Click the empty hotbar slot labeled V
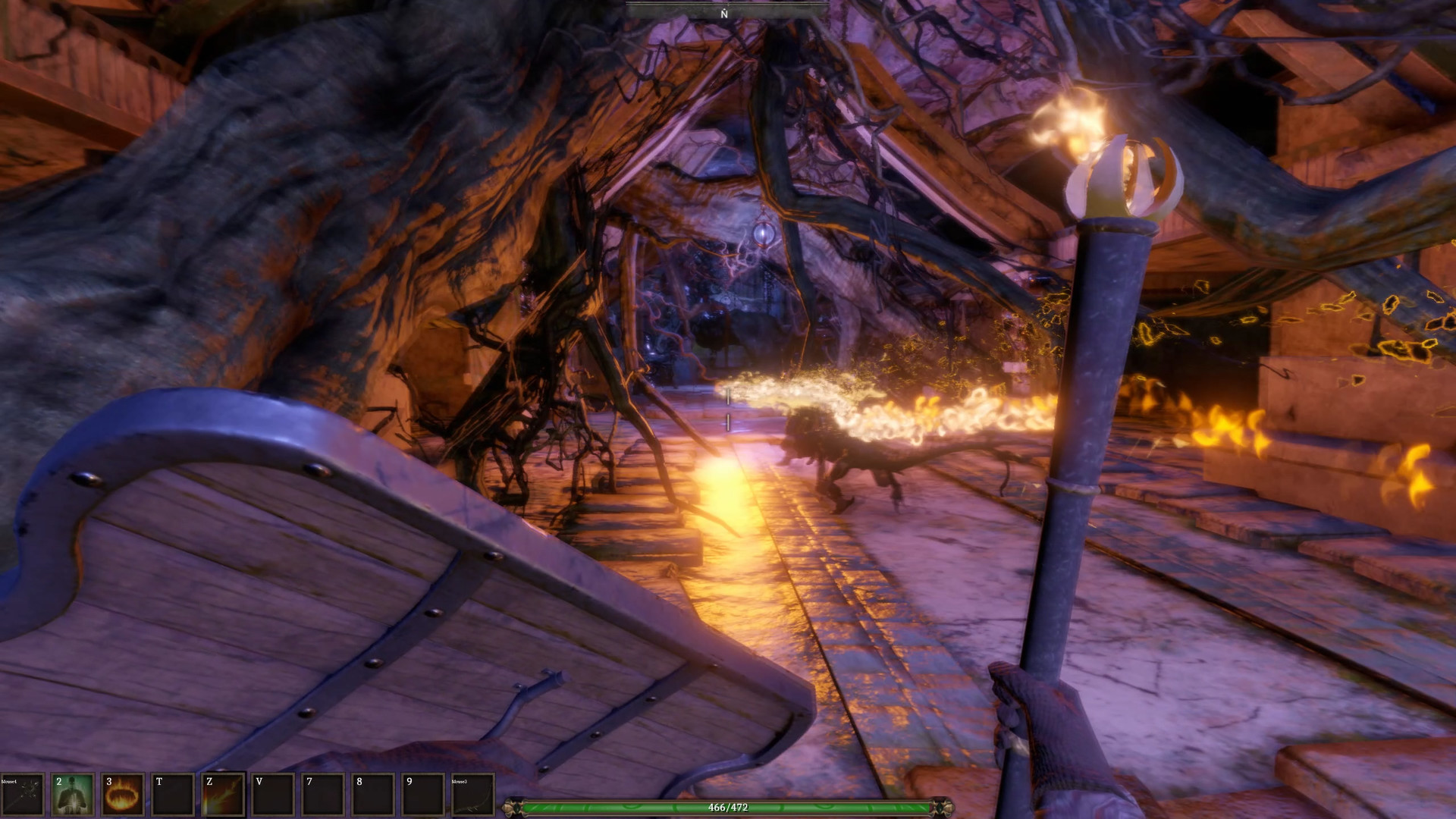This screenshot has height=819, width=1456. (x=273, y=795)
